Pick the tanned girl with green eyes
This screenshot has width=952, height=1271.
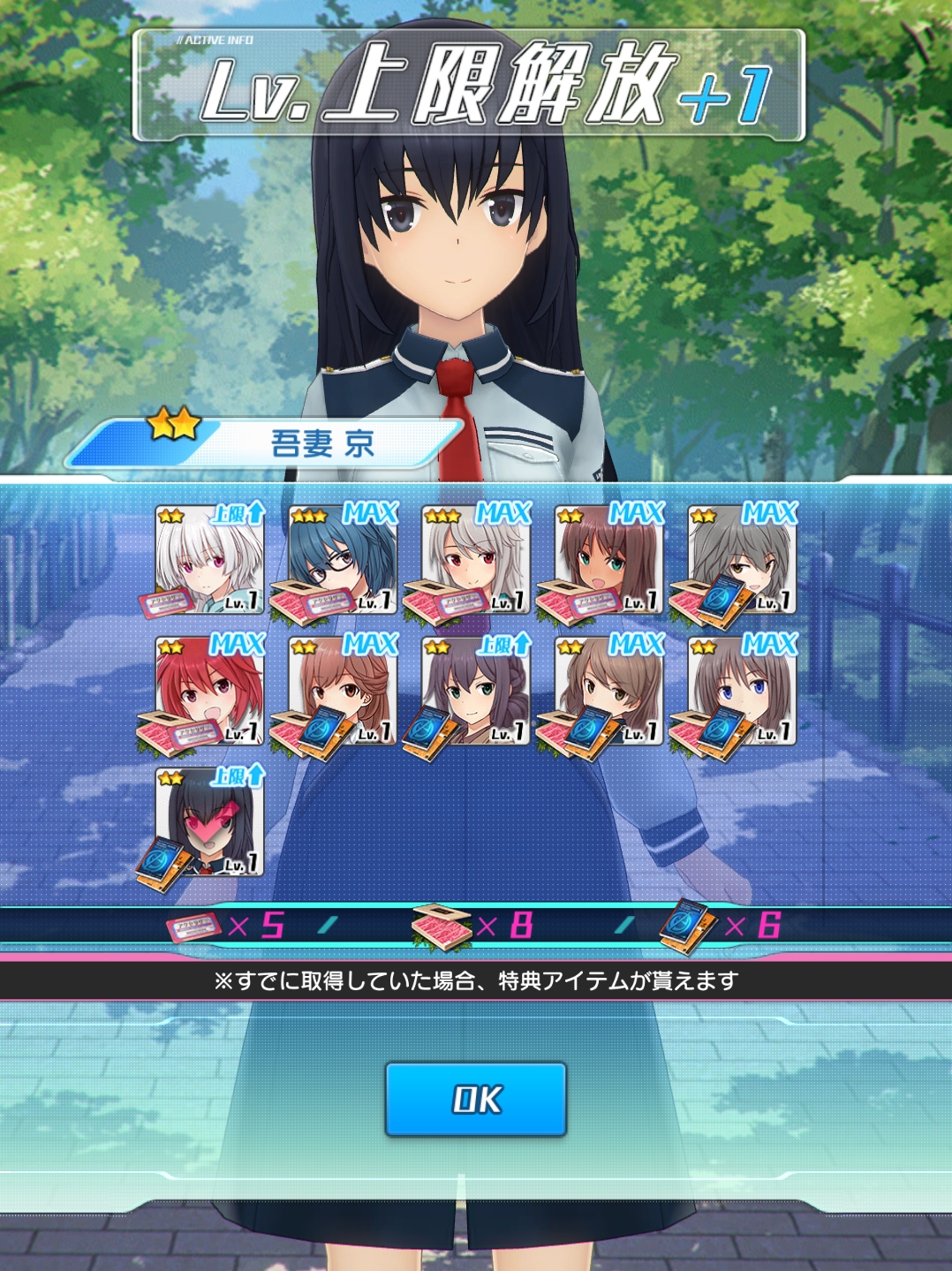[609, 560]
